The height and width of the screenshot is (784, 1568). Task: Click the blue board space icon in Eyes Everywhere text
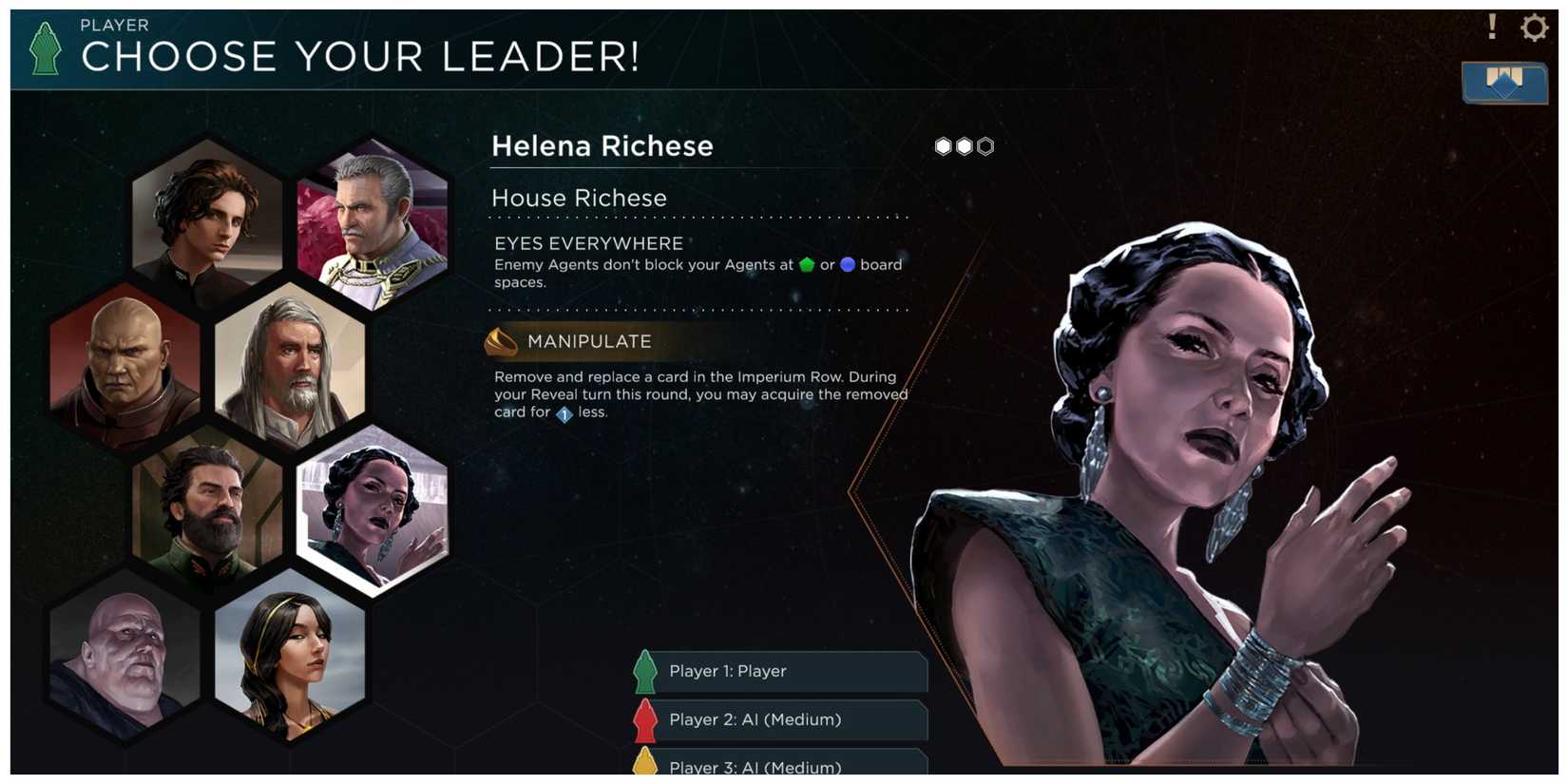[848, 265]
